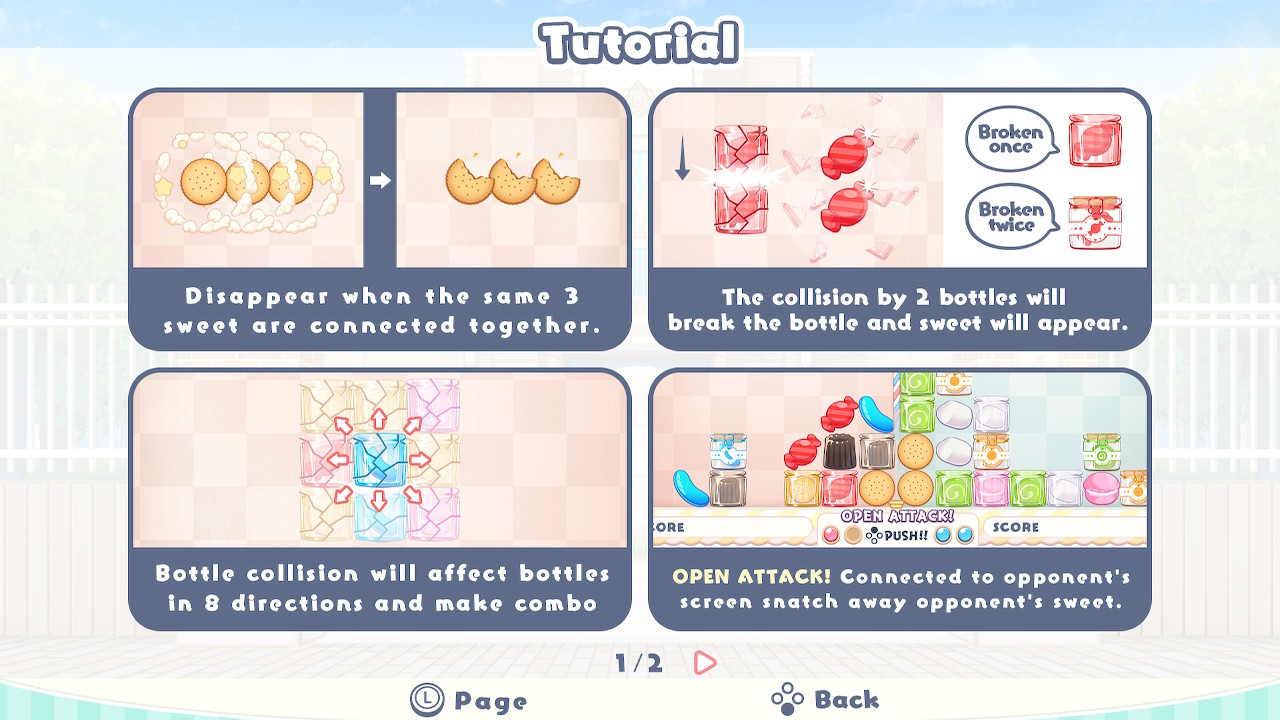Select Back to exit the tutorial
Screen dimensions: 1280x720
tap(848, 697)
